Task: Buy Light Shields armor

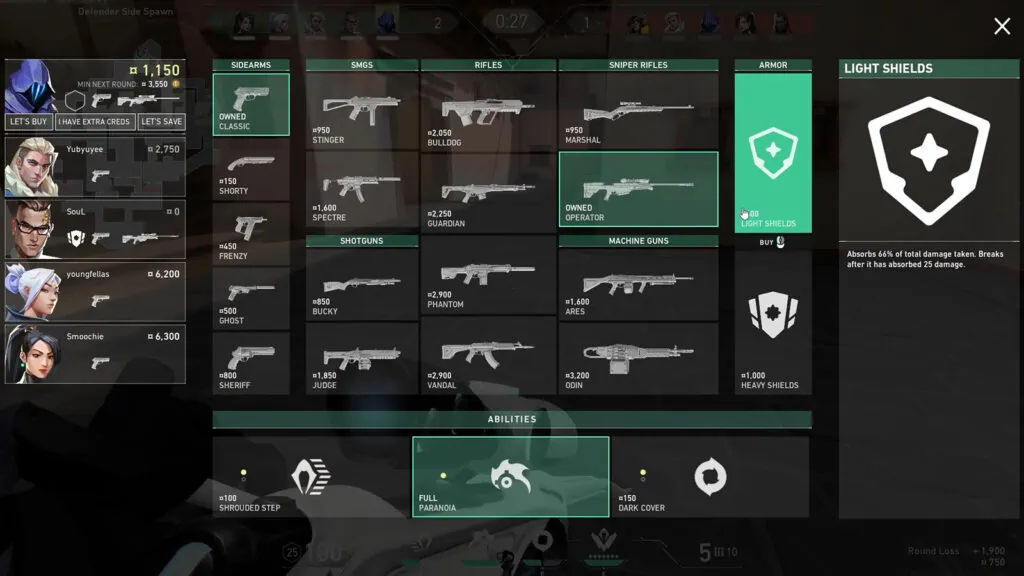Action: (x=773, y=153)
